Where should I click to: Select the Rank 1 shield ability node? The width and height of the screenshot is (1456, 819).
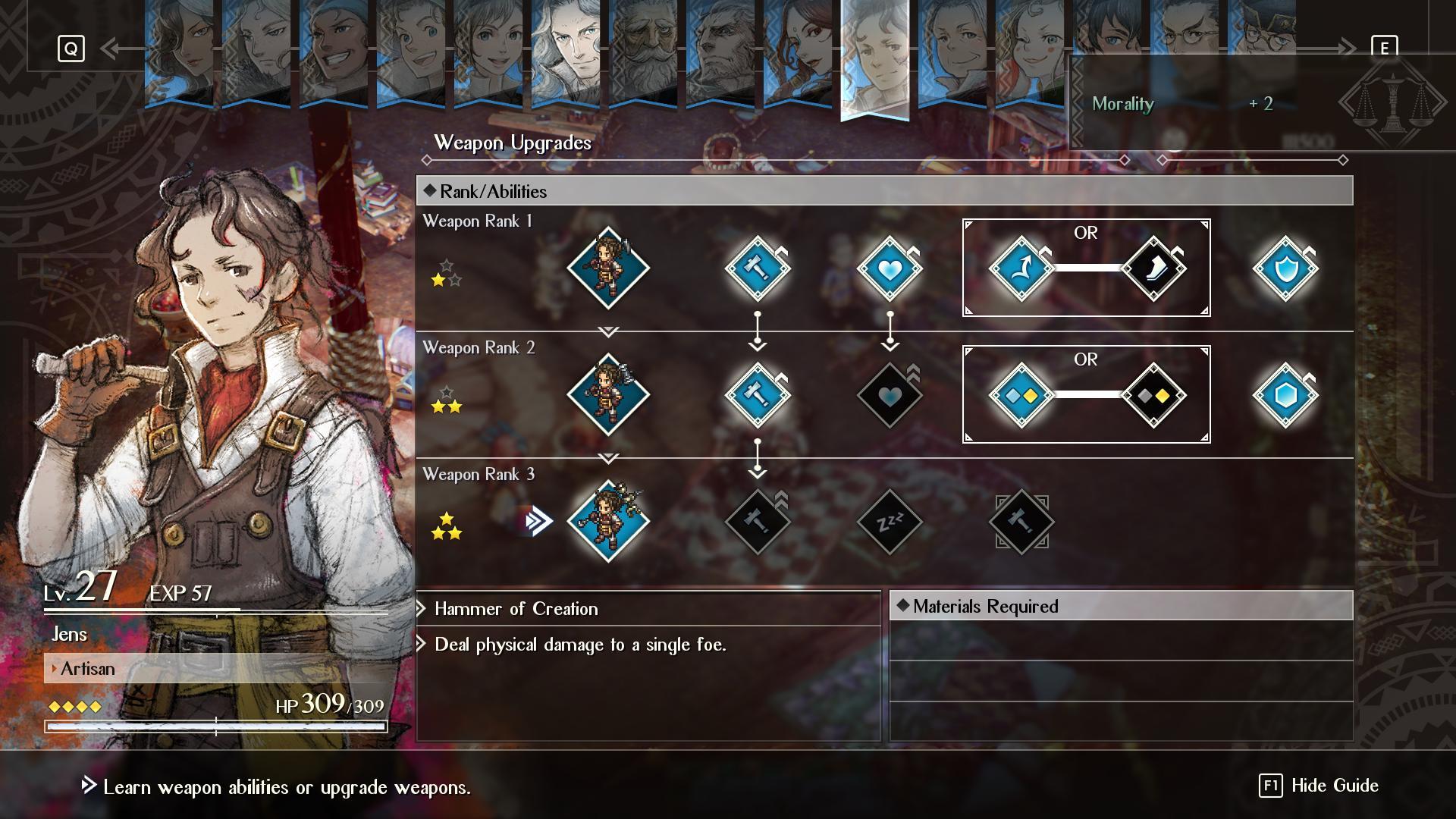[1285, 268]
